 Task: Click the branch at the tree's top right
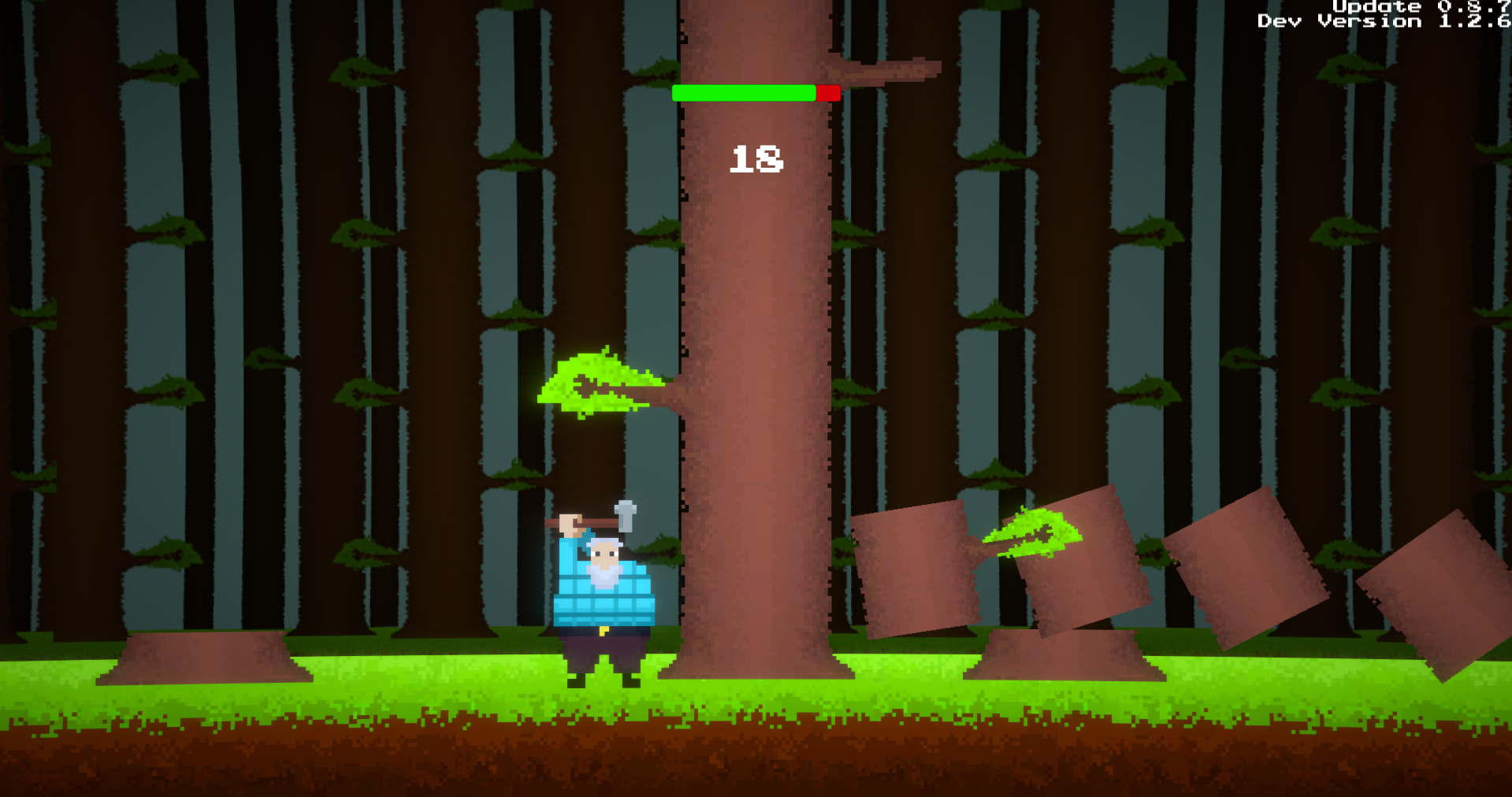890,71
